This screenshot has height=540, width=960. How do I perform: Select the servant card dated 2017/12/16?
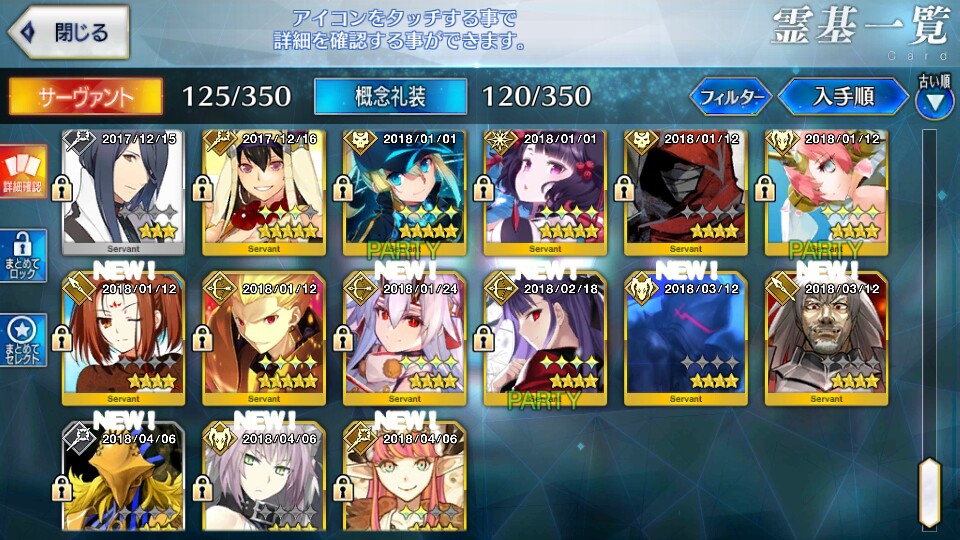point(265,192)
